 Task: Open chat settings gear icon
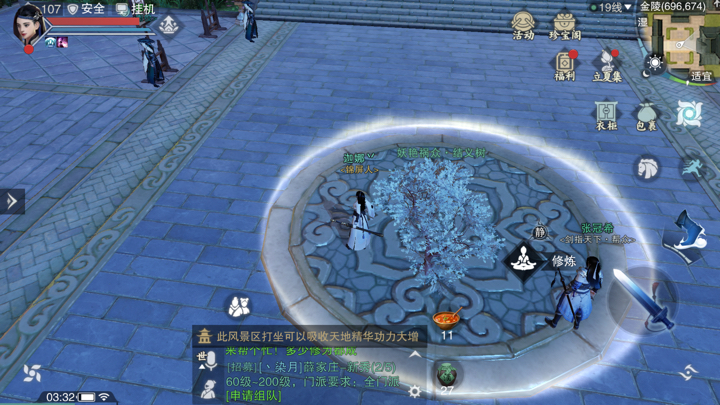(414, 391)
